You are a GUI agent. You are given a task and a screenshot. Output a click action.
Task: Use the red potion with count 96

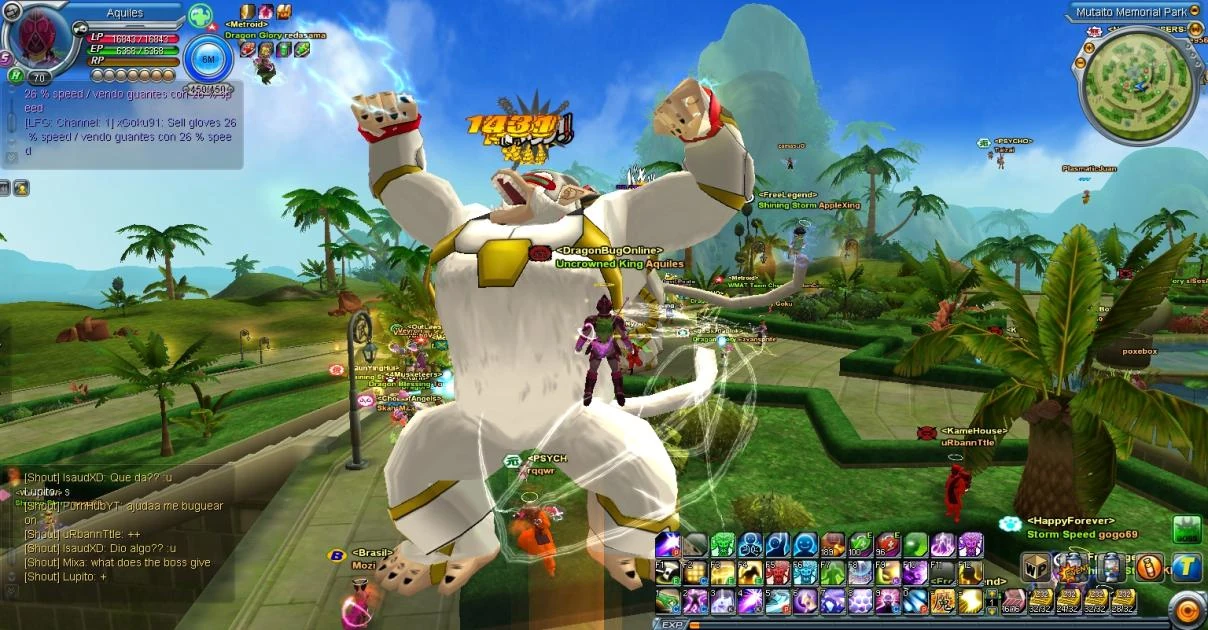[888, 545]
